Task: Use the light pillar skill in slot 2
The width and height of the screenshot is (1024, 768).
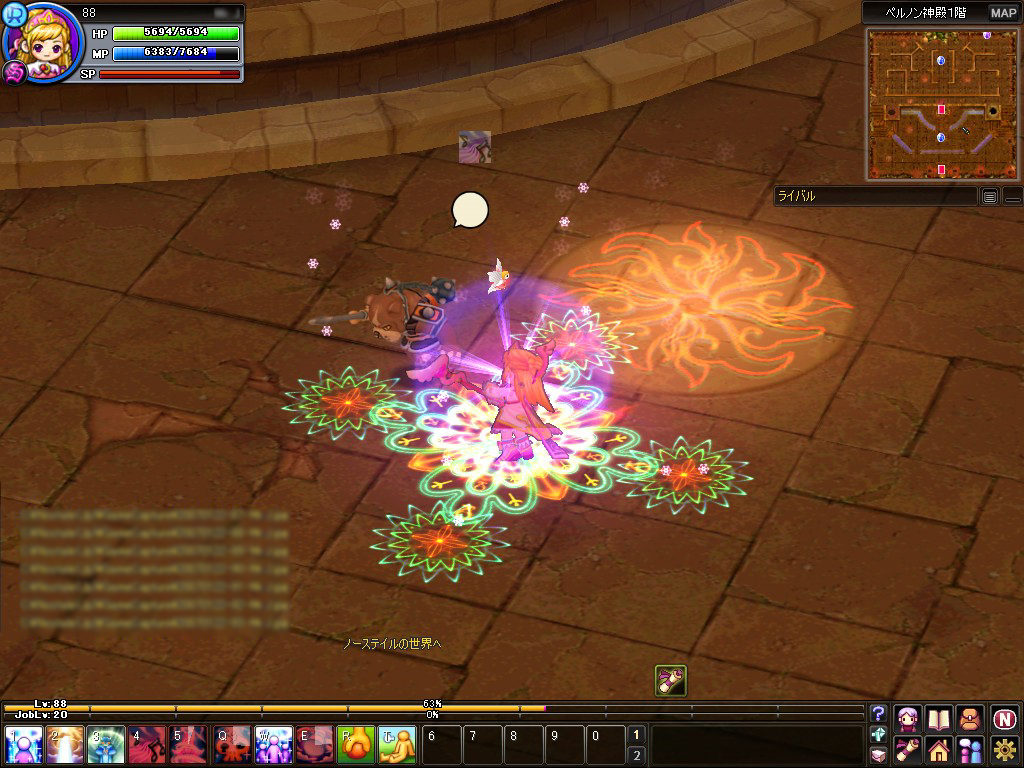Action: pos(64,745)
